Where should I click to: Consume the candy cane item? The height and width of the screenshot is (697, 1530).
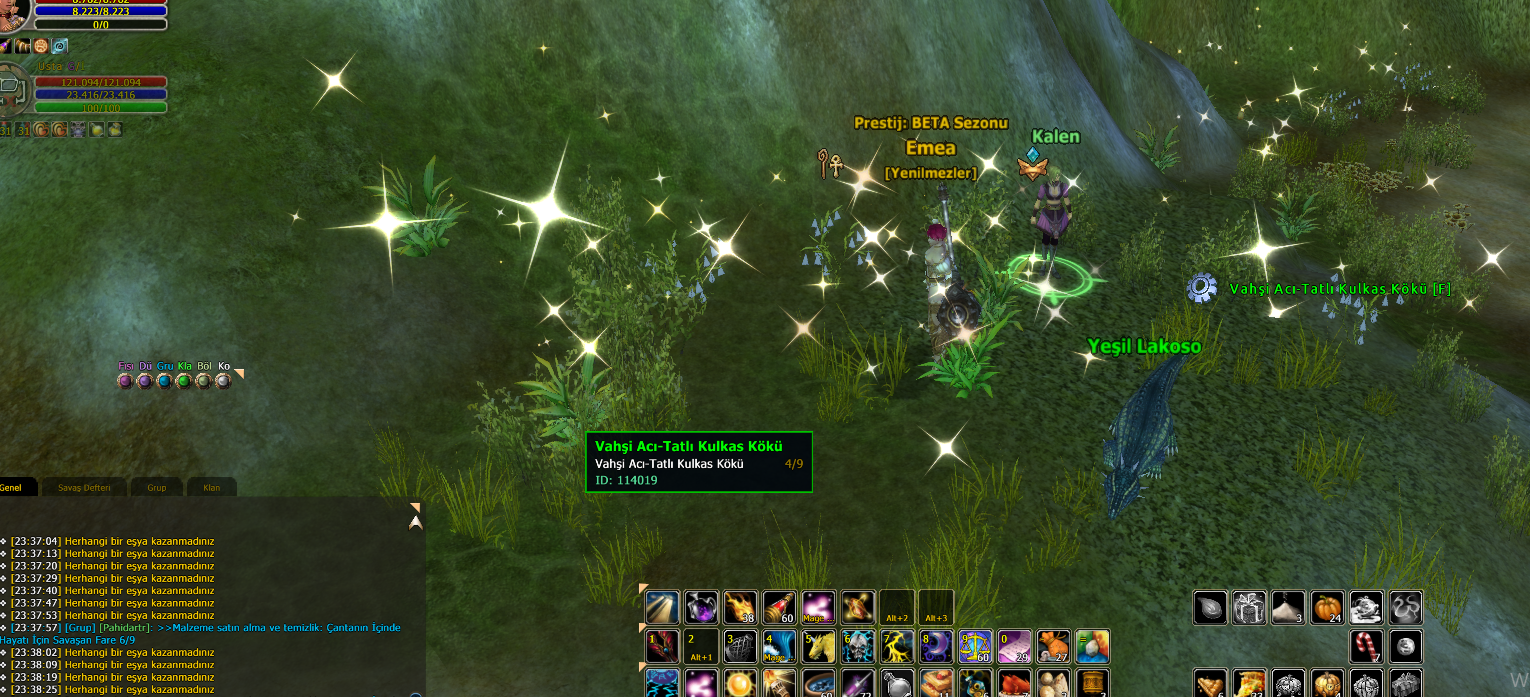click(1367, 646)
